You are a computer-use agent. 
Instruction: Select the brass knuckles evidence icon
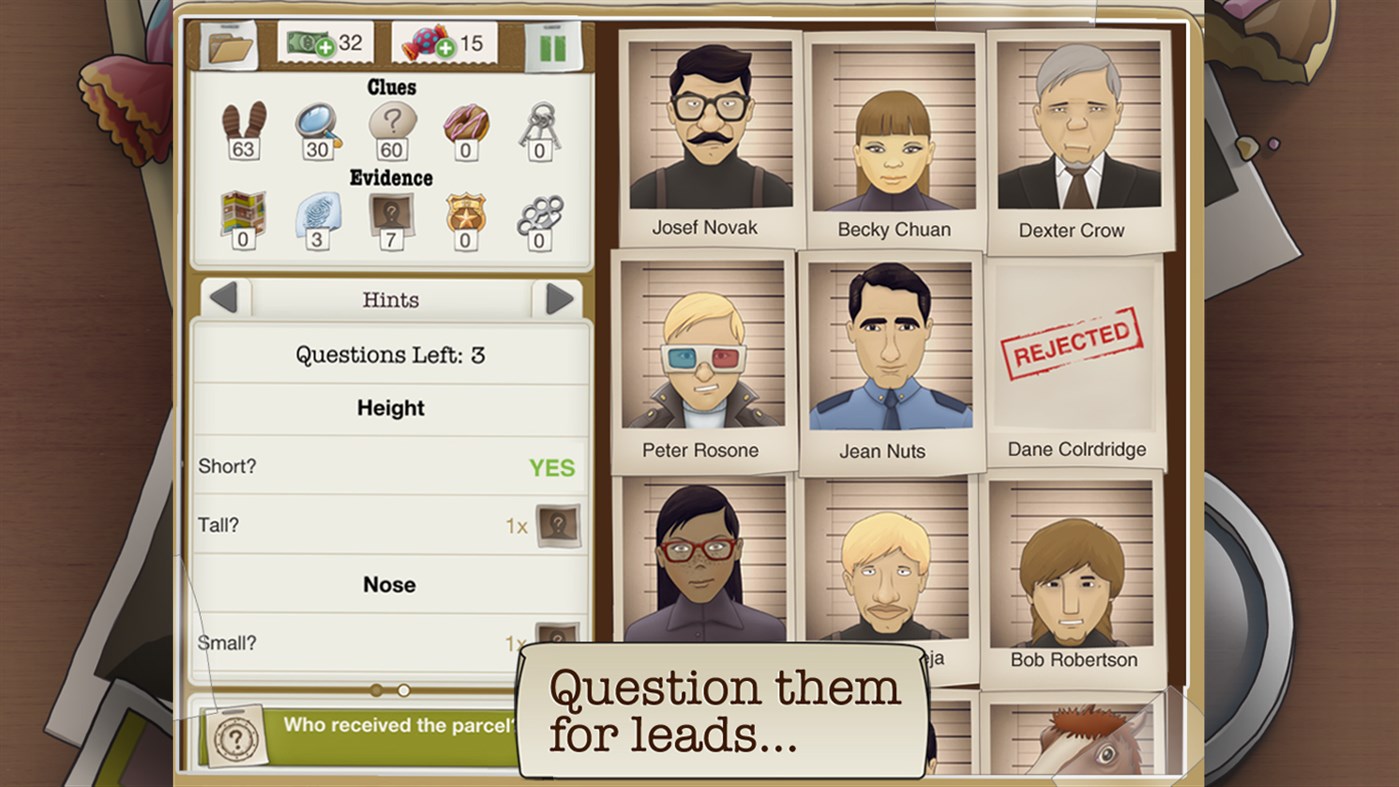point(540,213)
